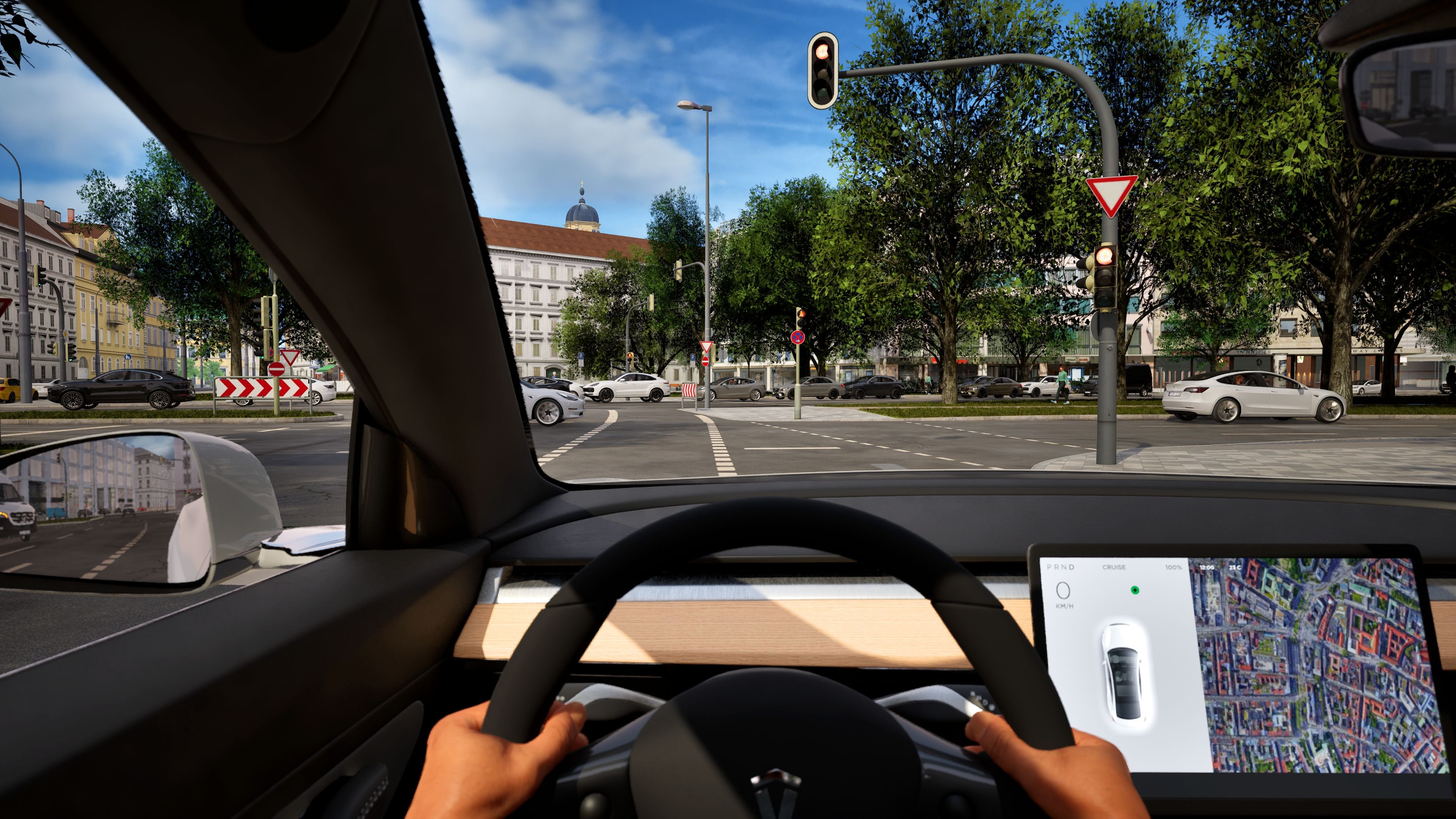This screenshot has height=819, width=1456.
Task: Tap the CRUISE status label
Action: pos(1114,568)
